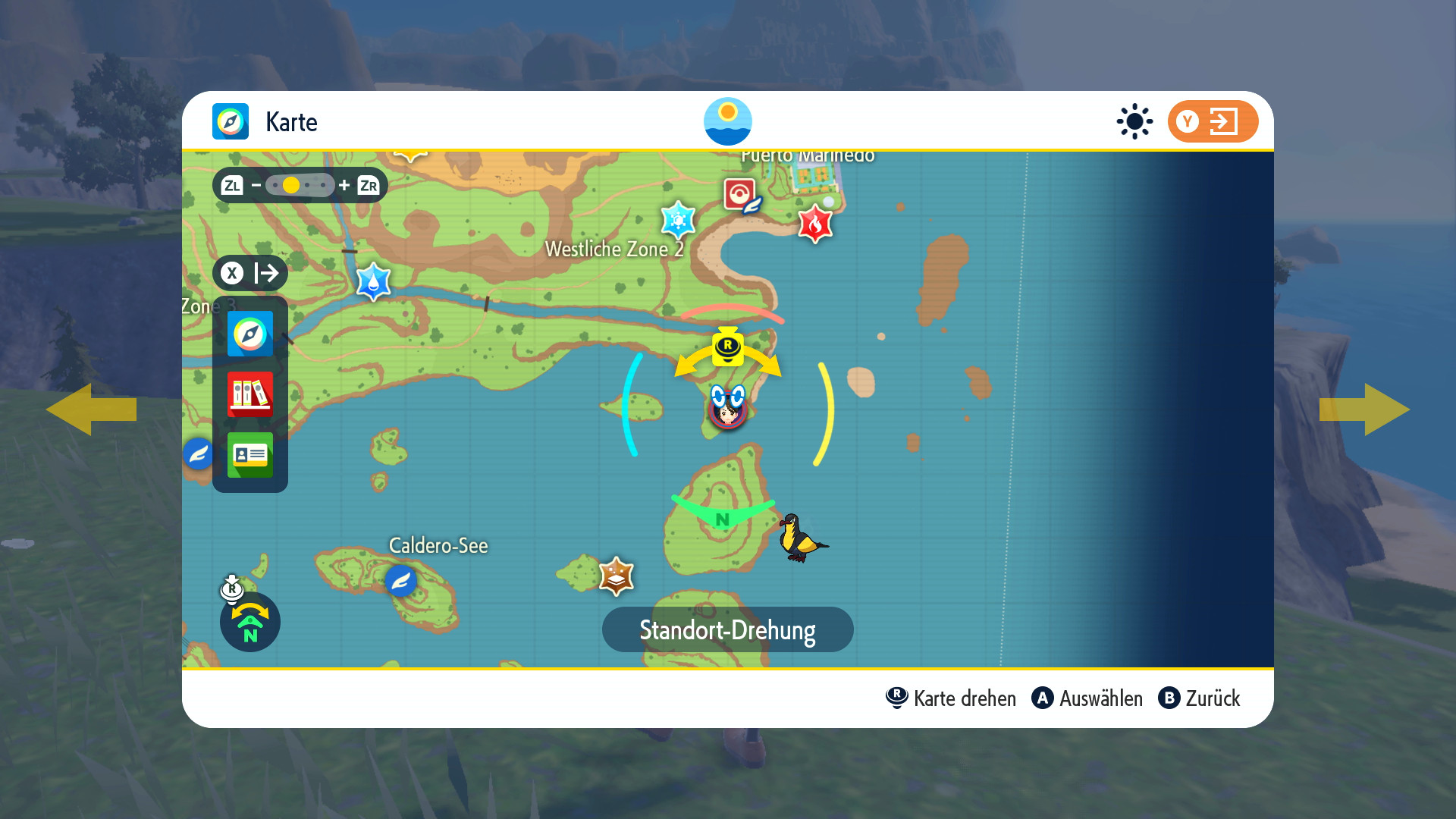This screenshot has width=1456, height=819.
Task: Select the black-and-yellow bird Pokémon marker
Action: point(801,538)
